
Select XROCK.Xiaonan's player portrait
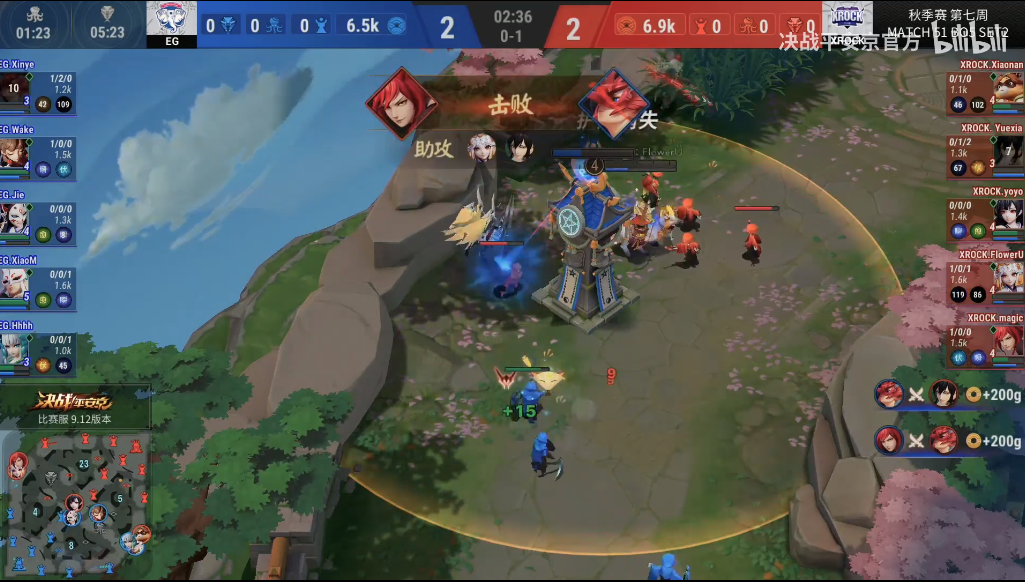(x=1007, y=90)
